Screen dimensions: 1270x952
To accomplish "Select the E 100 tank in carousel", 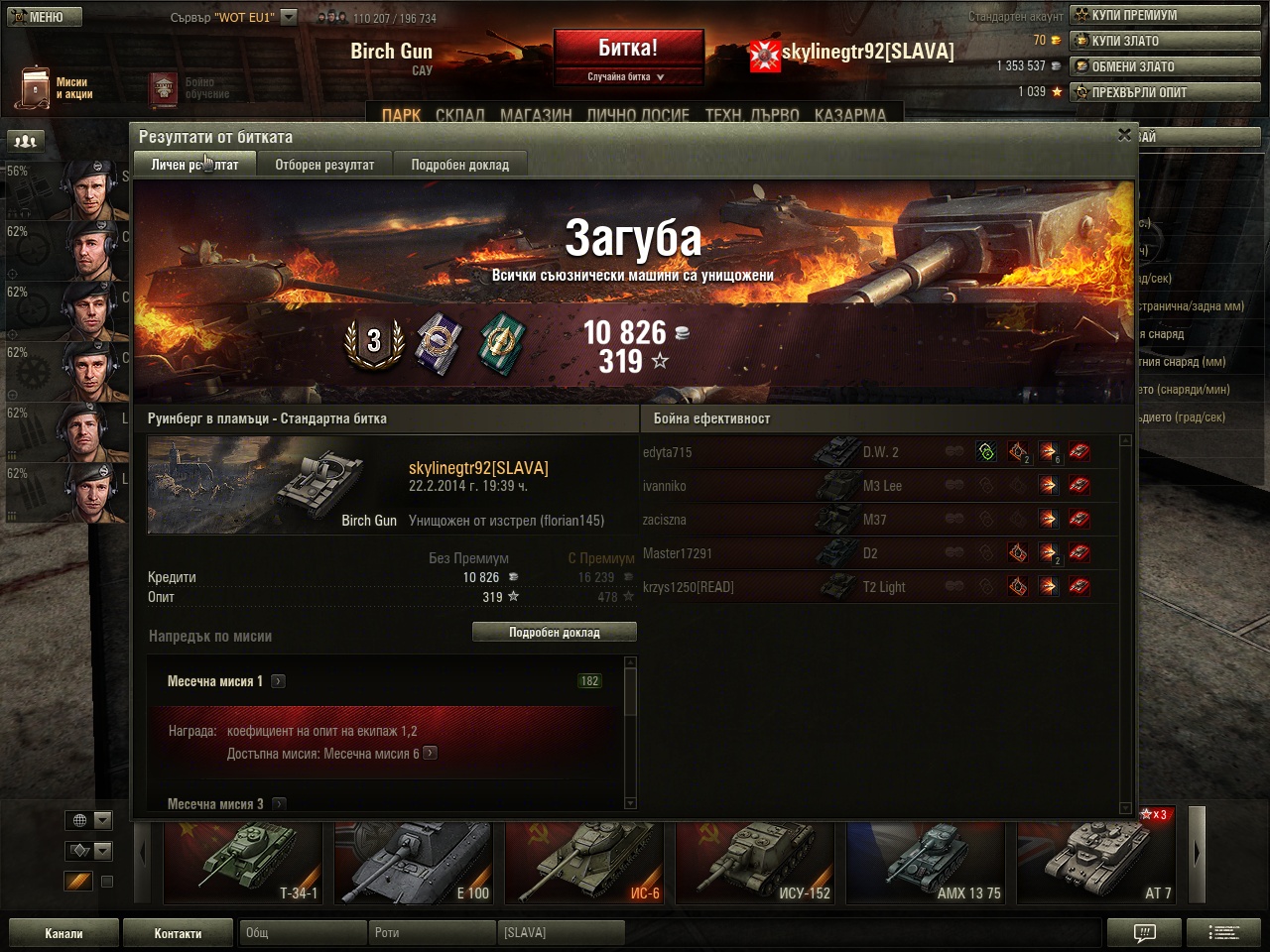I will [413, 862].
